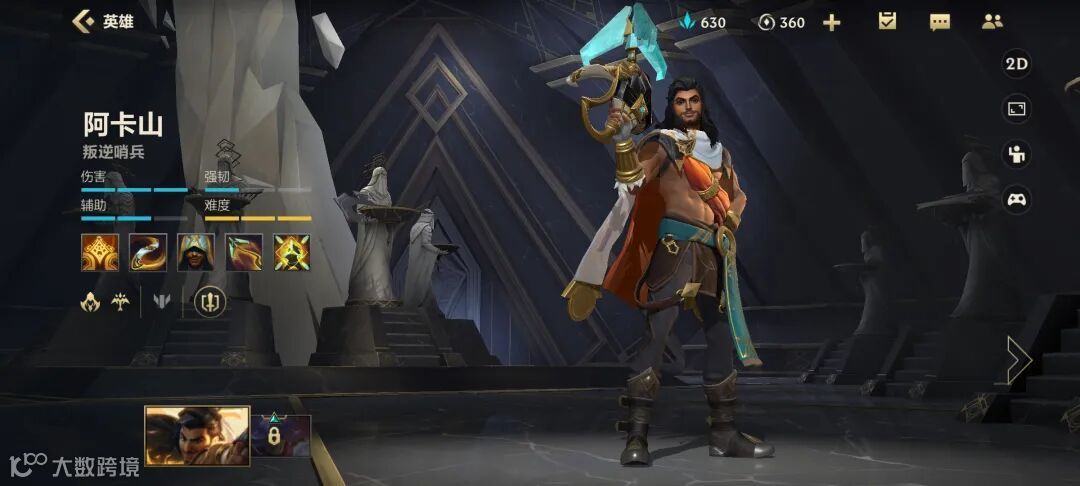The image size is (1080, 486).
Task: Expand the model to fullscreen view
Action: click(1016, 109)
